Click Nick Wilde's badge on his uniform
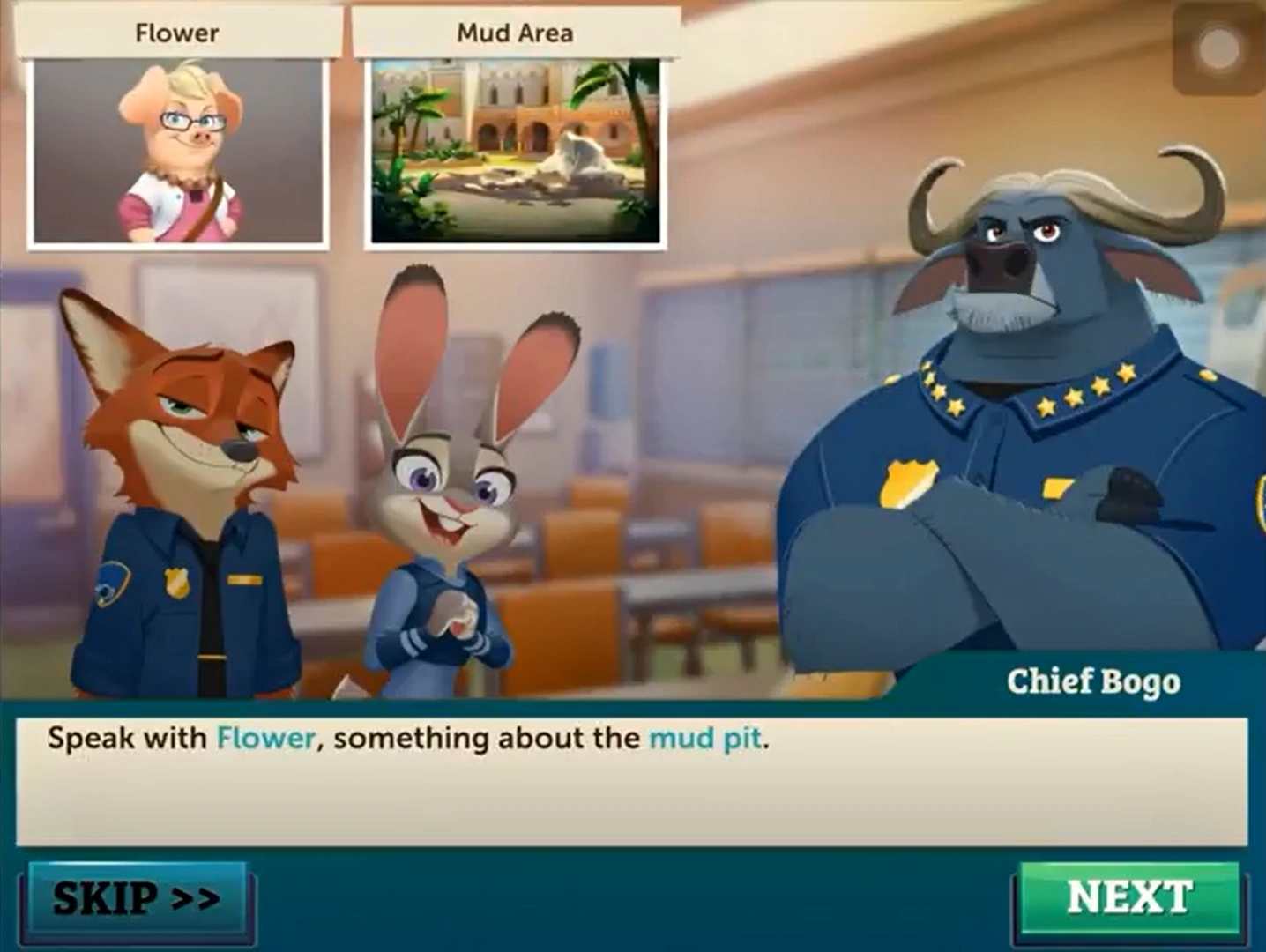The width and height of the screenshot is (1266, 952). pyautogui.click(x=176, y=584)
